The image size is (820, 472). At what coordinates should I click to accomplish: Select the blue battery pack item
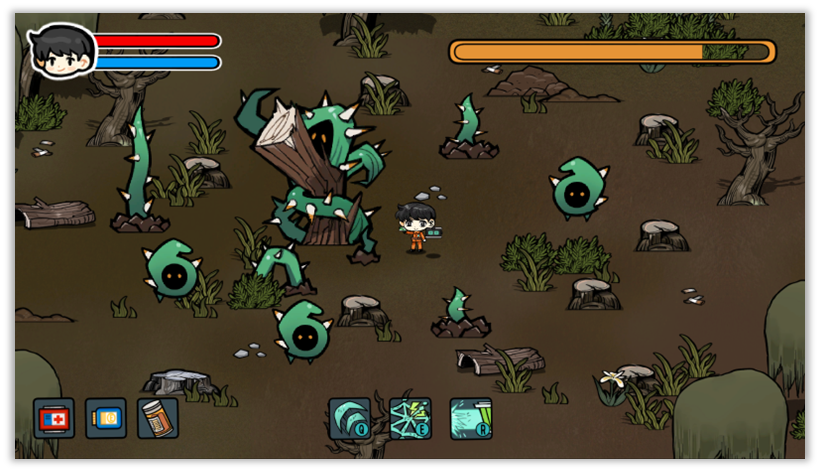coord(106,418)
